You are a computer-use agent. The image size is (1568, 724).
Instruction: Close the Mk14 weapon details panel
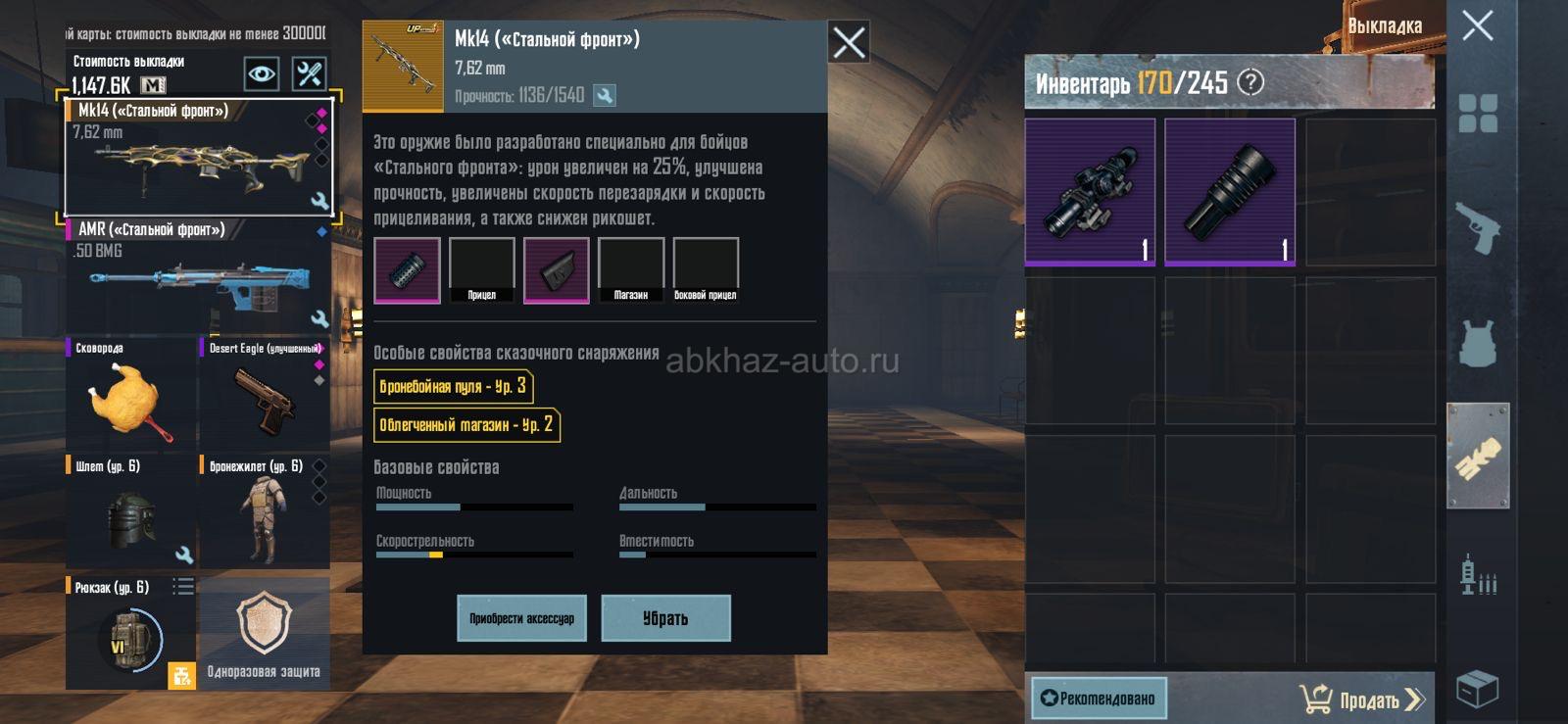click(849, 42)
